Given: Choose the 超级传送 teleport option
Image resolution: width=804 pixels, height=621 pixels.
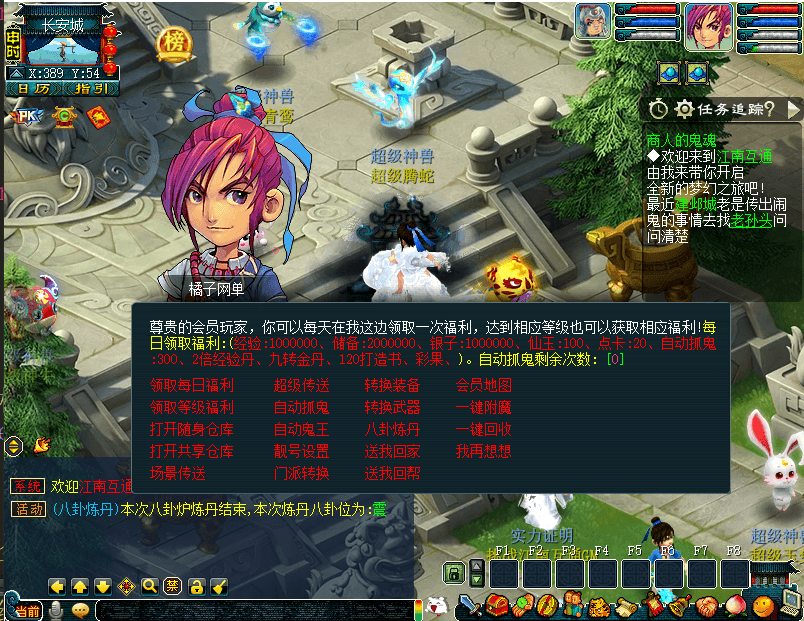Looking at the screenshot, I should [x=301, y=385].
